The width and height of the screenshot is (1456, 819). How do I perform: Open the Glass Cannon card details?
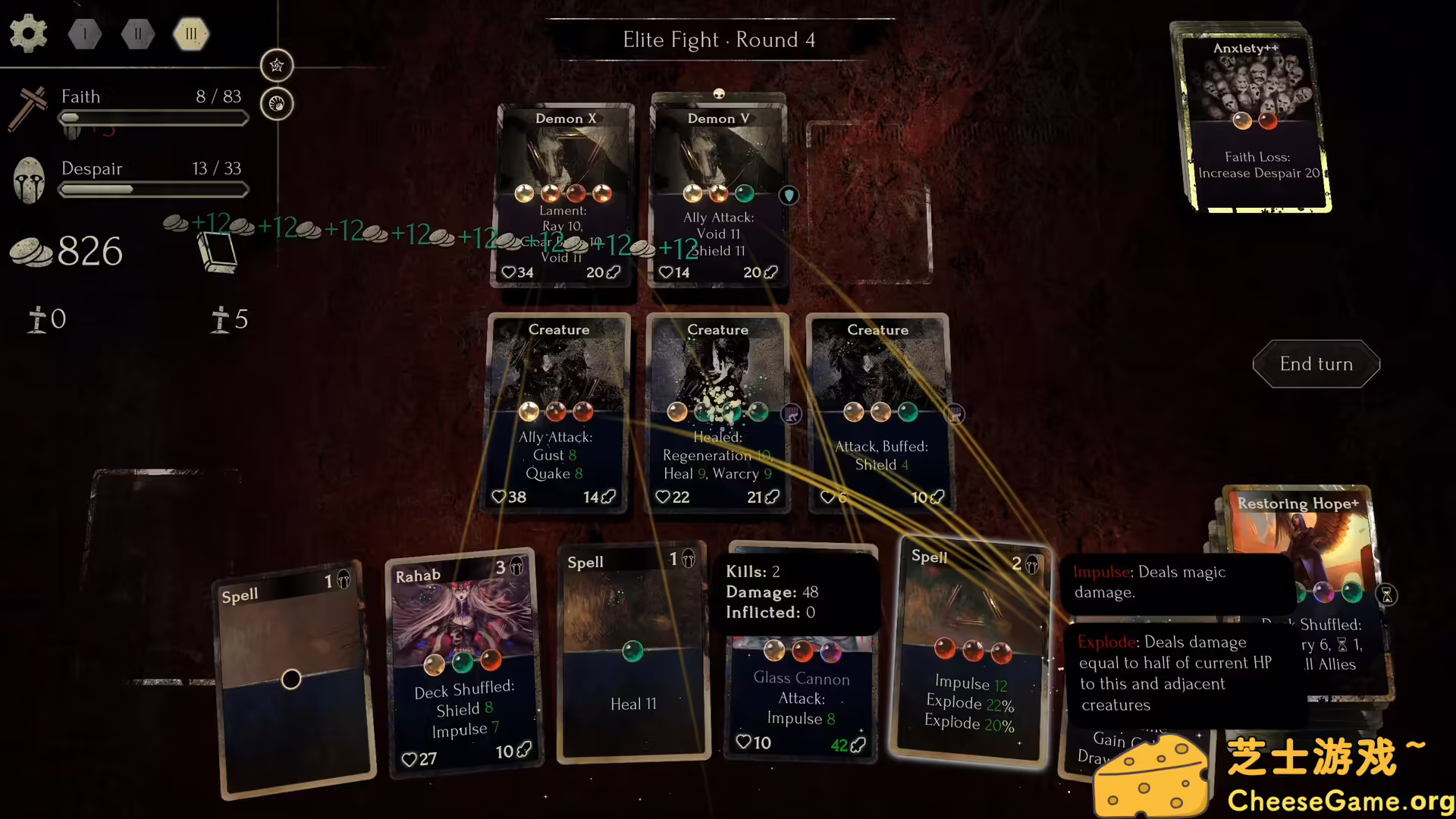(x=802, y=679)
